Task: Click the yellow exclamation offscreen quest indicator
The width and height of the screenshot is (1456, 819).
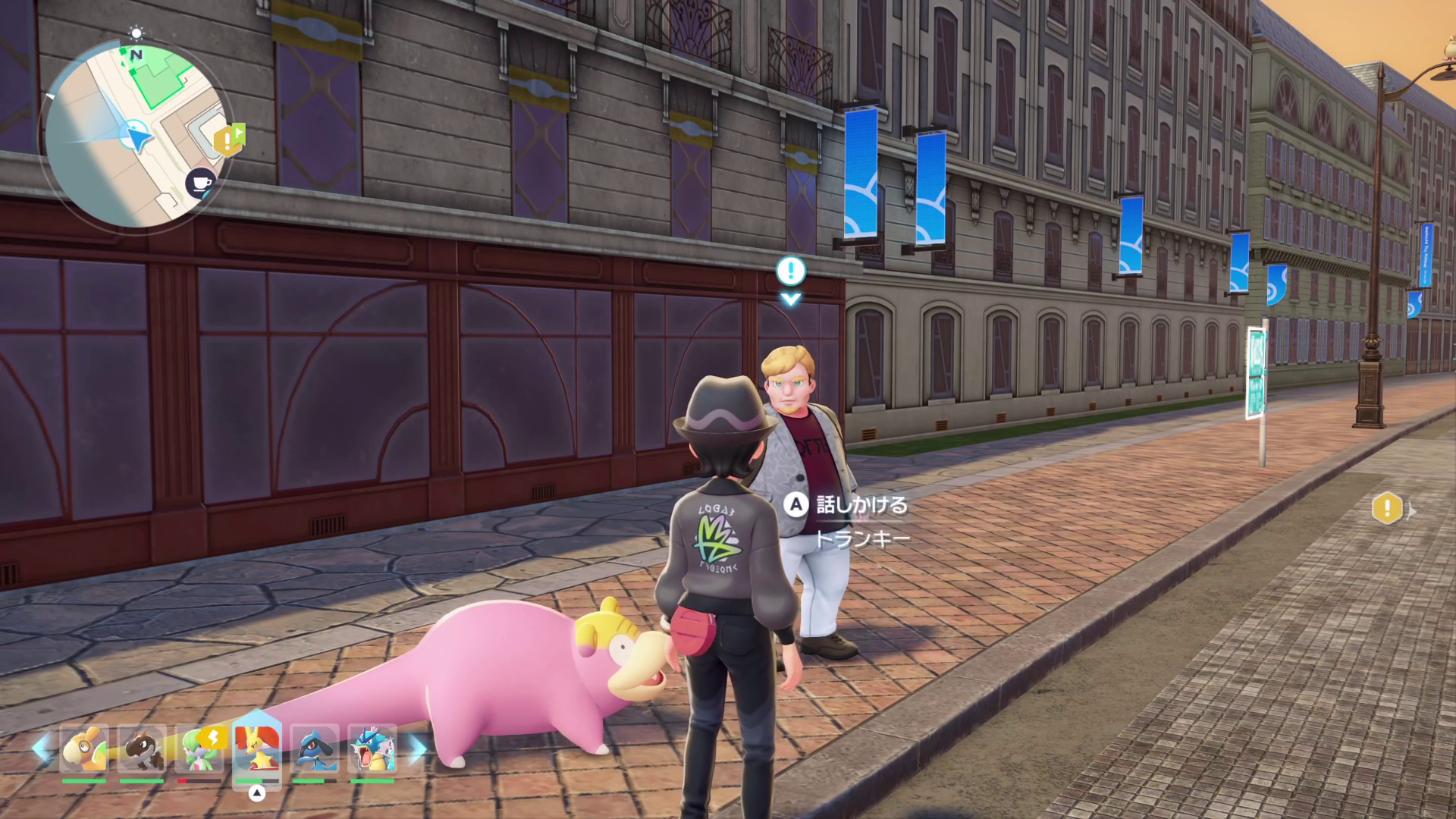Action: [1388, 508]
